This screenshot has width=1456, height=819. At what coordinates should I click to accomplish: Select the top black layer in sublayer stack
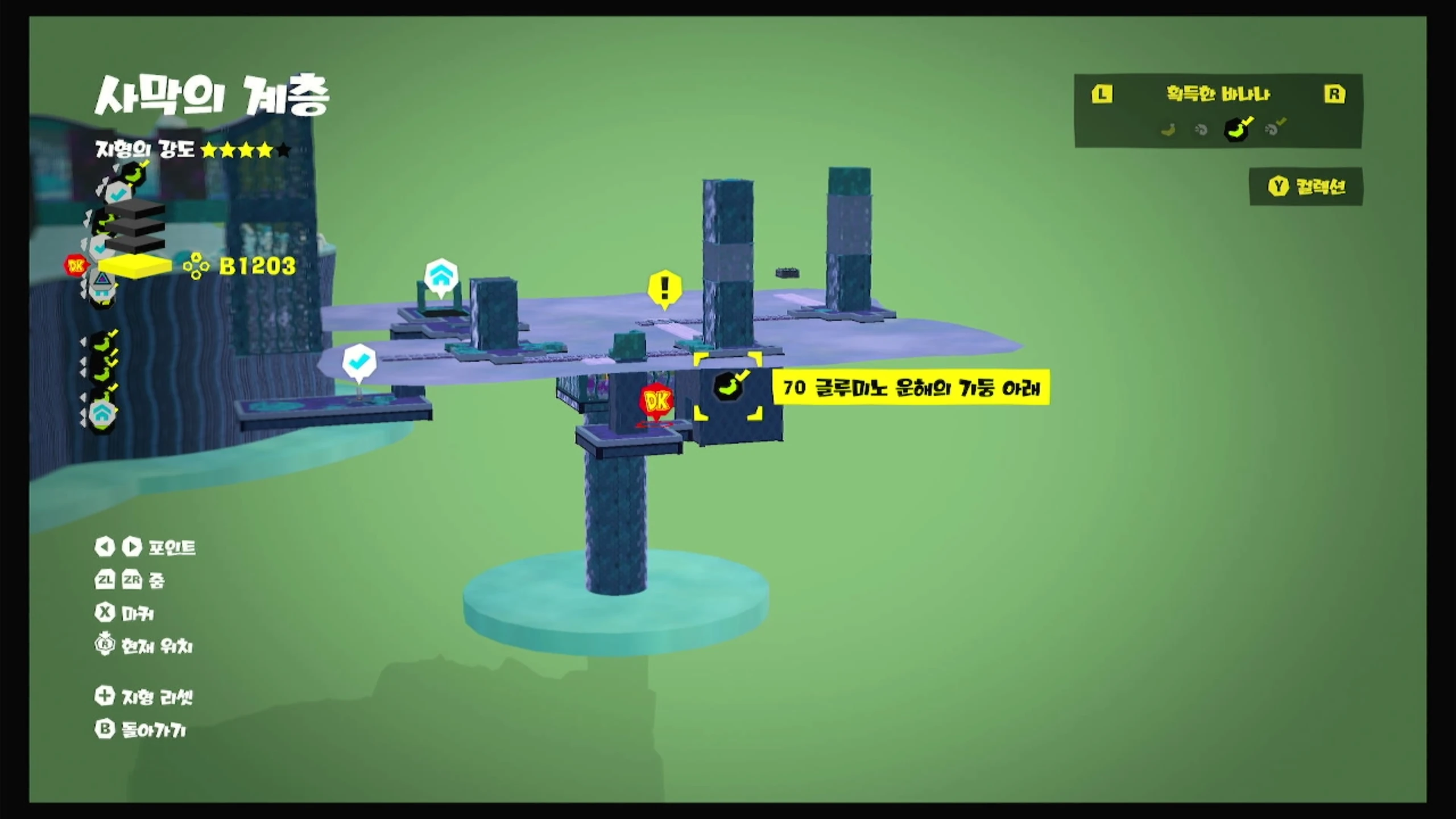coord(135,208)
